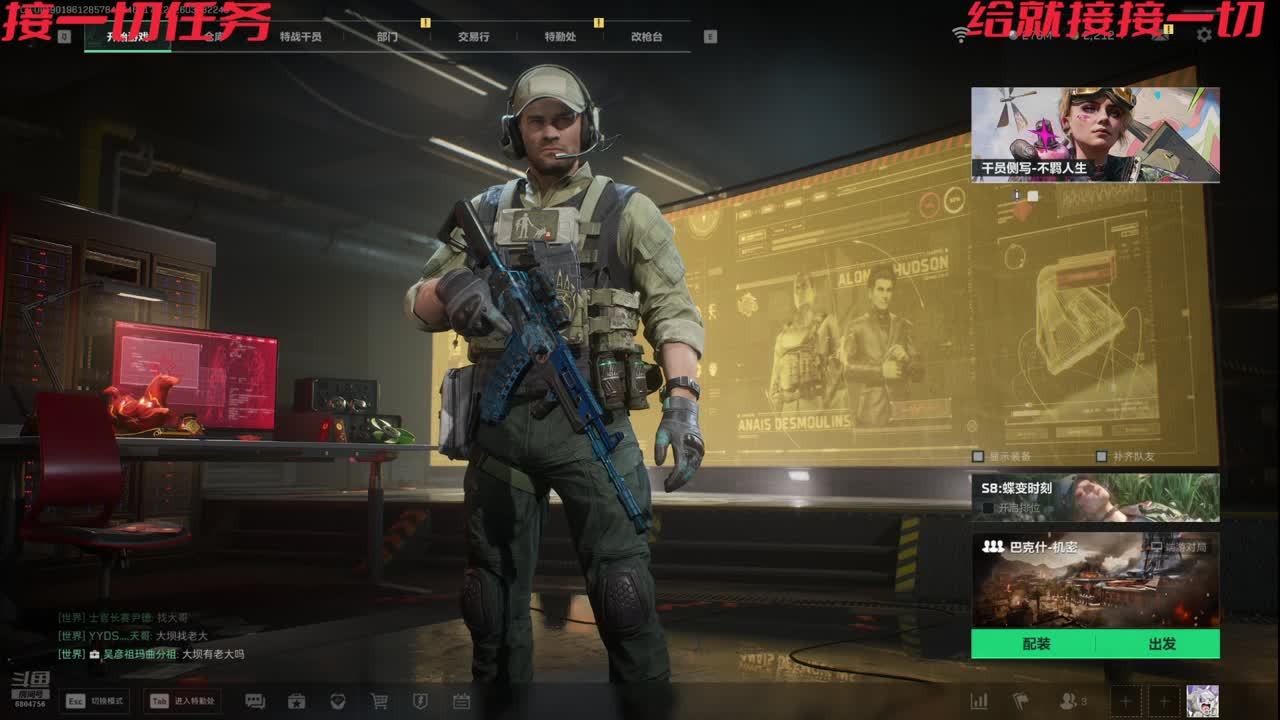
Task: Open the settings gear icon
Action: (1204, 35)
